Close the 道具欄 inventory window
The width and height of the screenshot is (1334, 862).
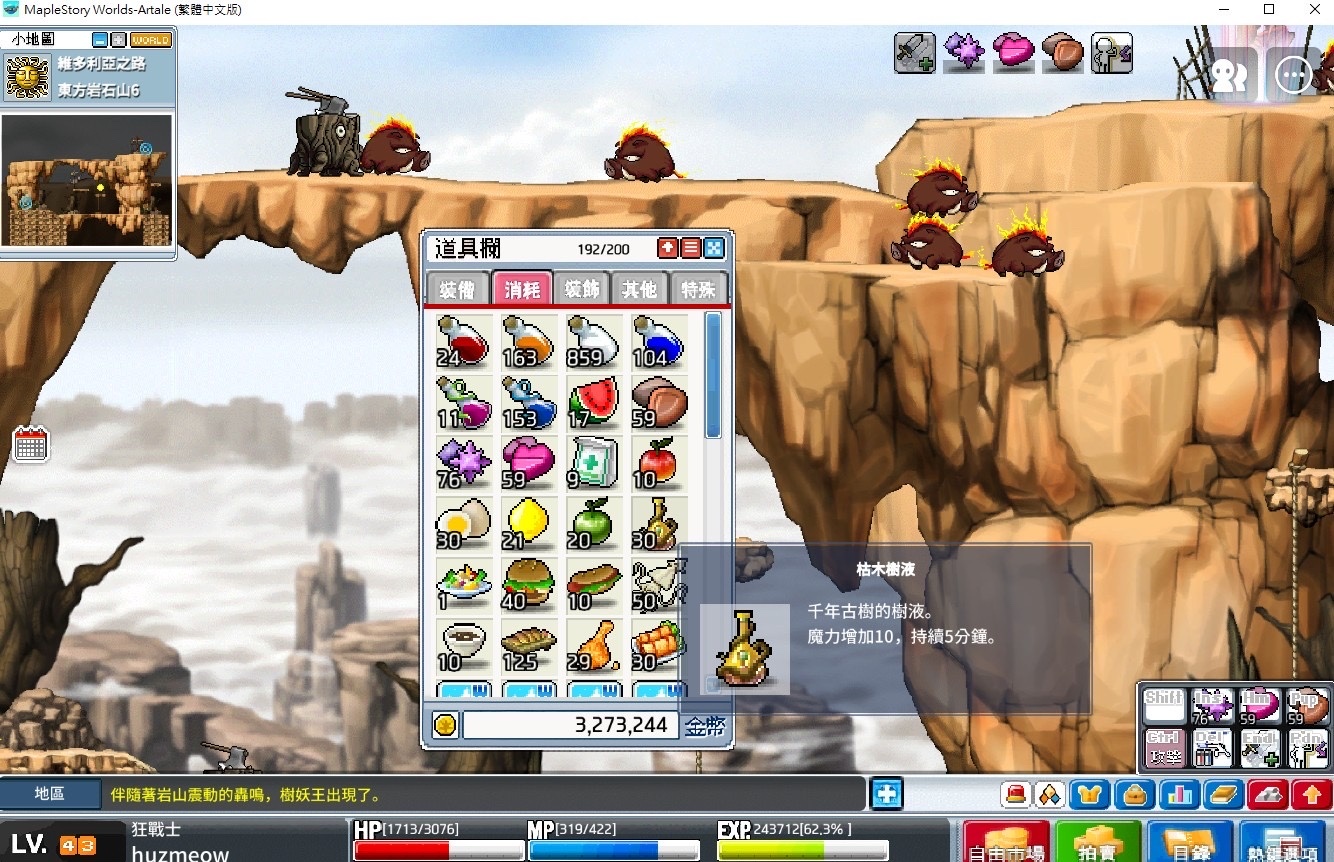[714, 248]
